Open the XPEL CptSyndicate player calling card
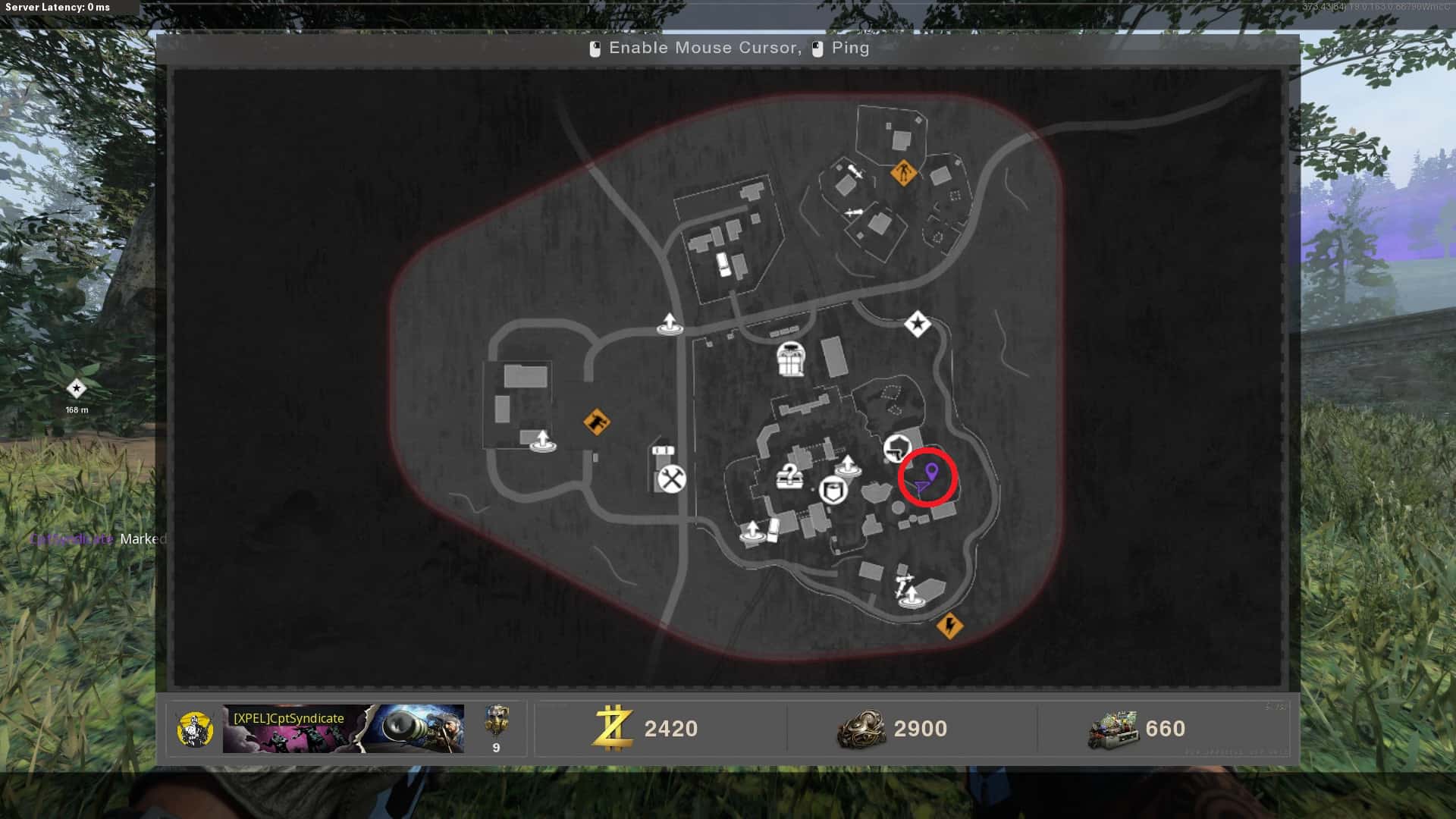Screen dimensions: 1456x819 343,729
